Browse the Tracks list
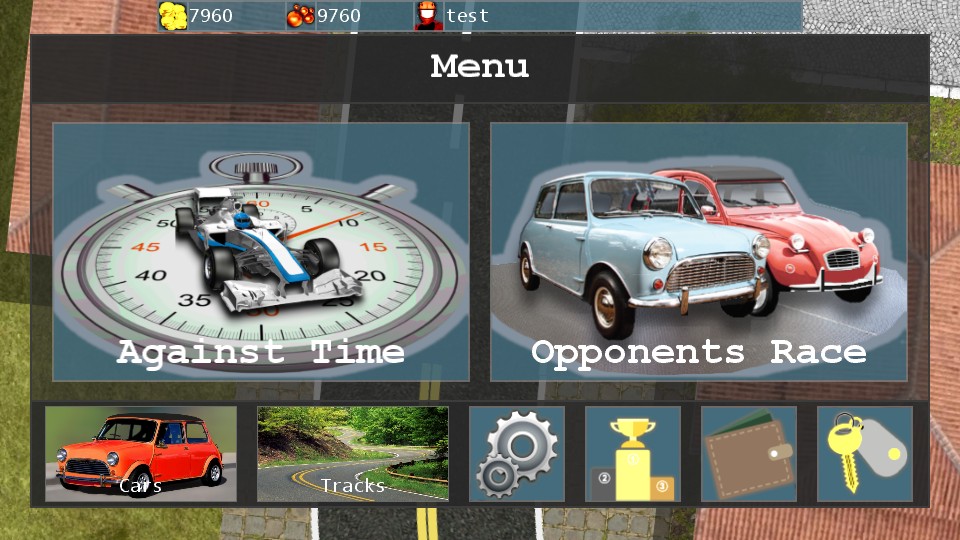Viewport: 960px width, 540px height. pos(353,454)
